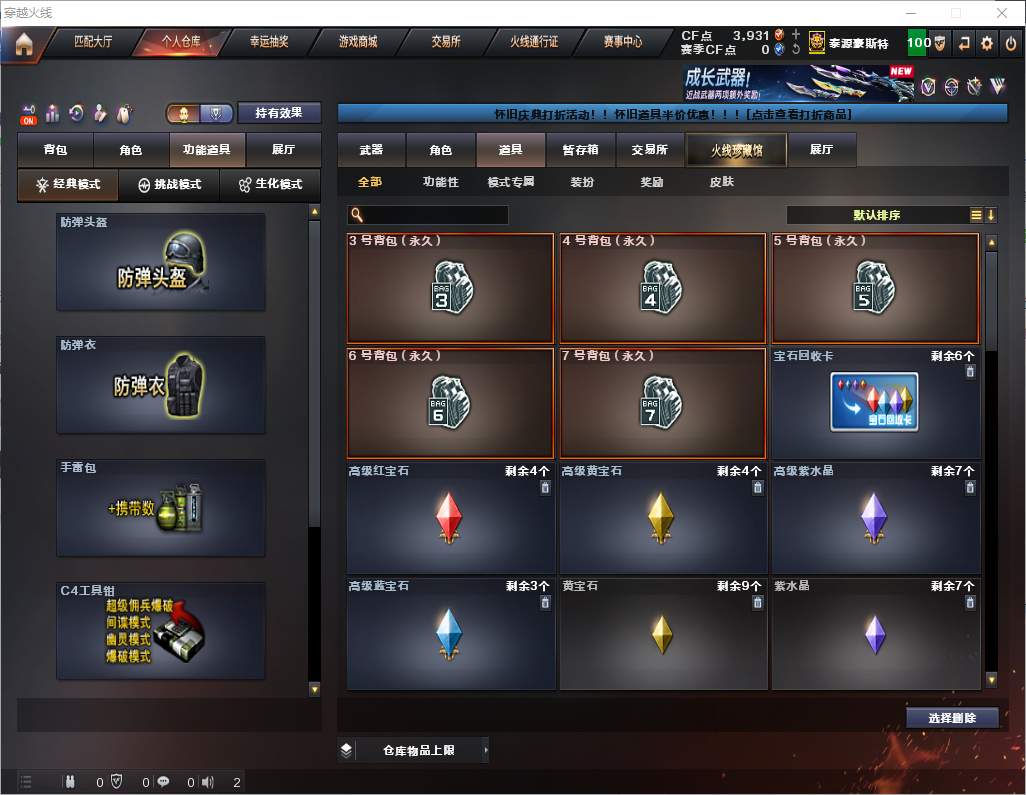Switch to the 武器 weapons tab
The image size is (1026, 795).
[371, 150]
